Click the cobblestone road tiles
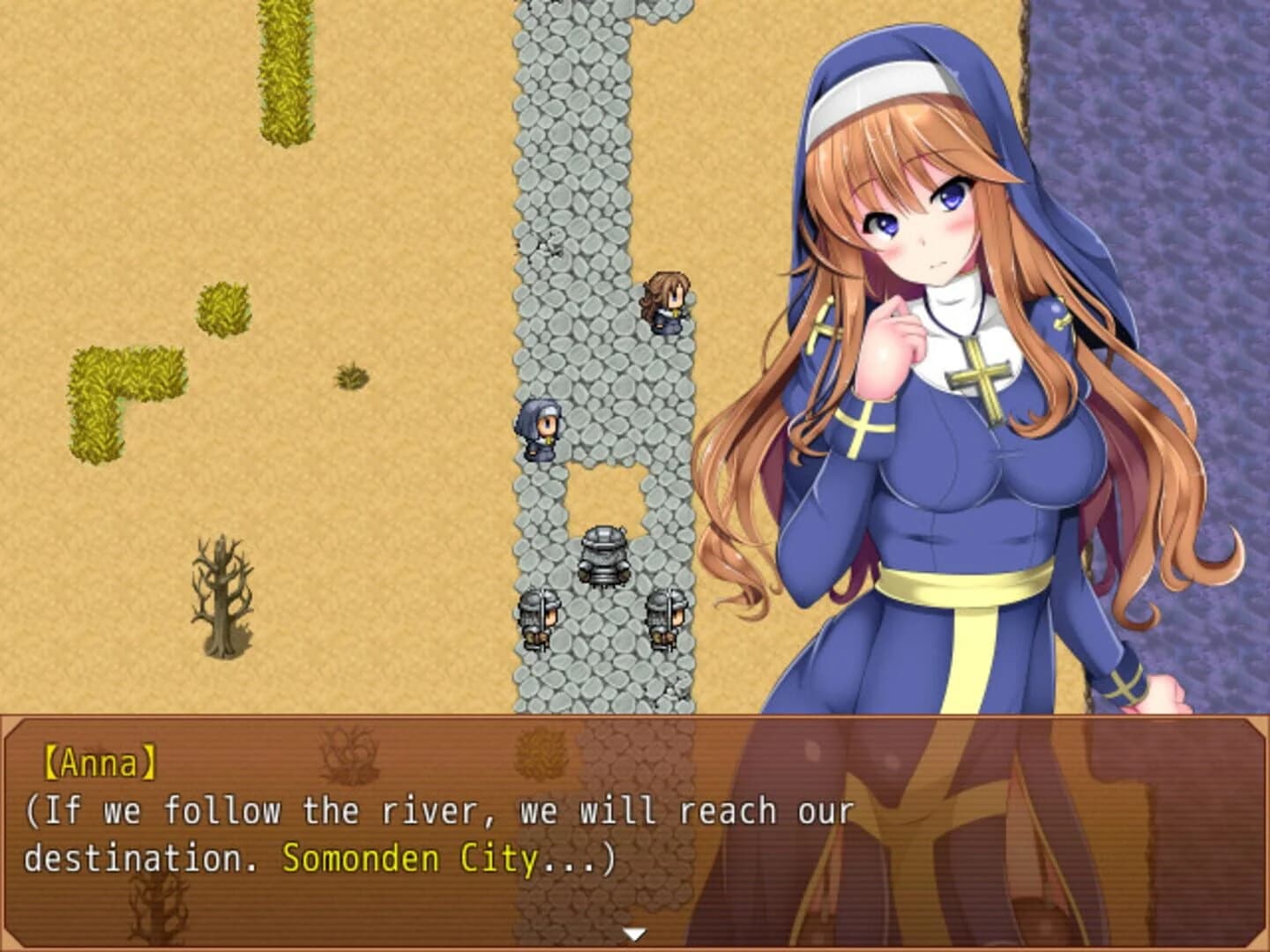 564,176
